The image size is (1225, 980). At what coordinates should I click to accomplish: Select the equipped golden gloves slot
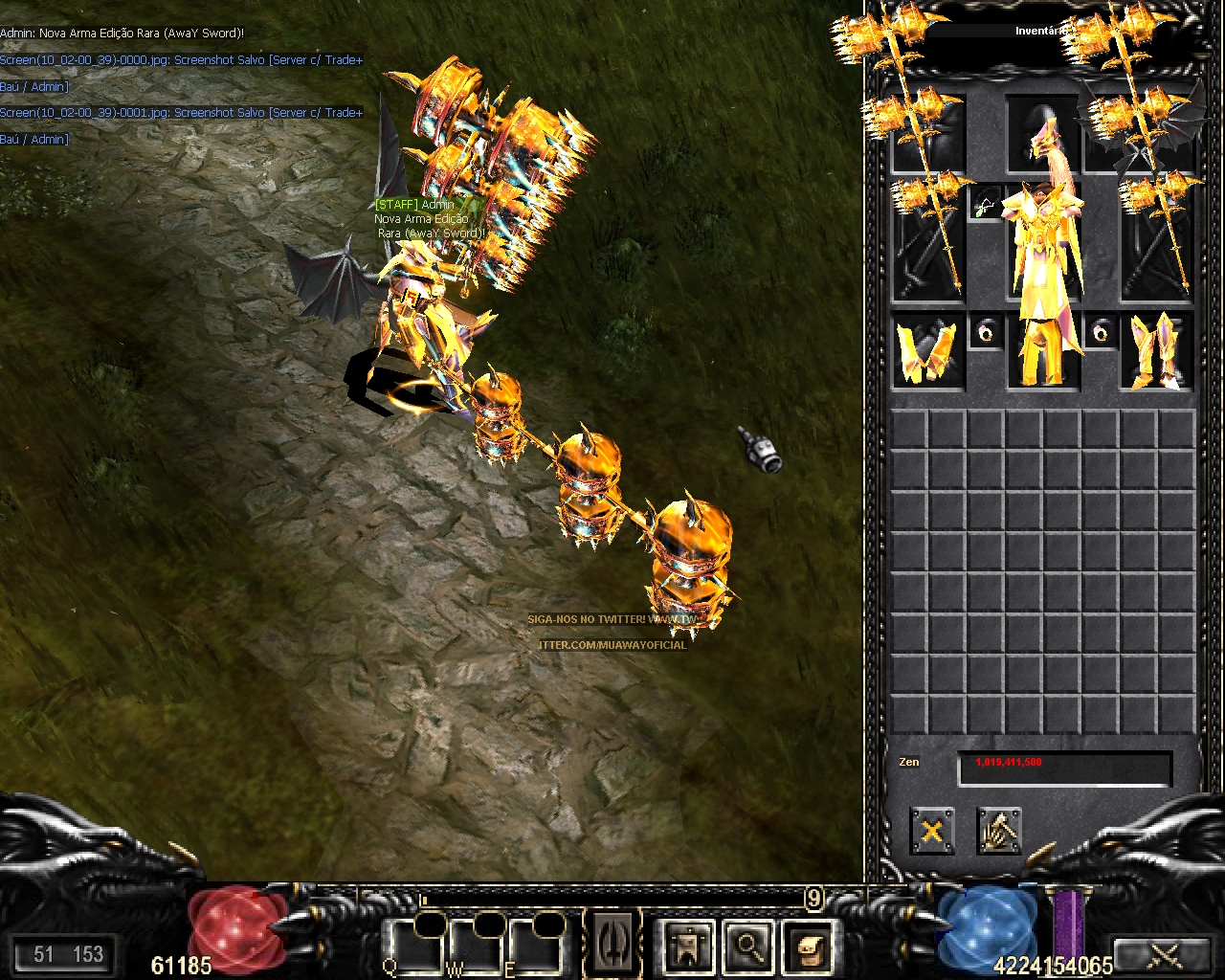[x=927, y=351]
